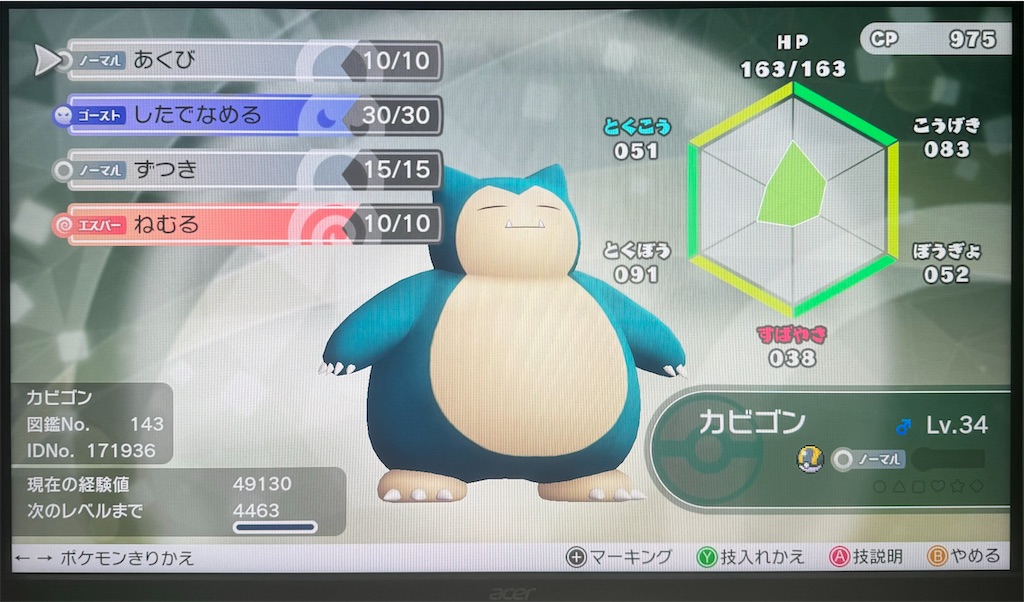Pick the ねむる psychic move
Viewport: 1024px width, 602px height.
(x=250, y=224)
